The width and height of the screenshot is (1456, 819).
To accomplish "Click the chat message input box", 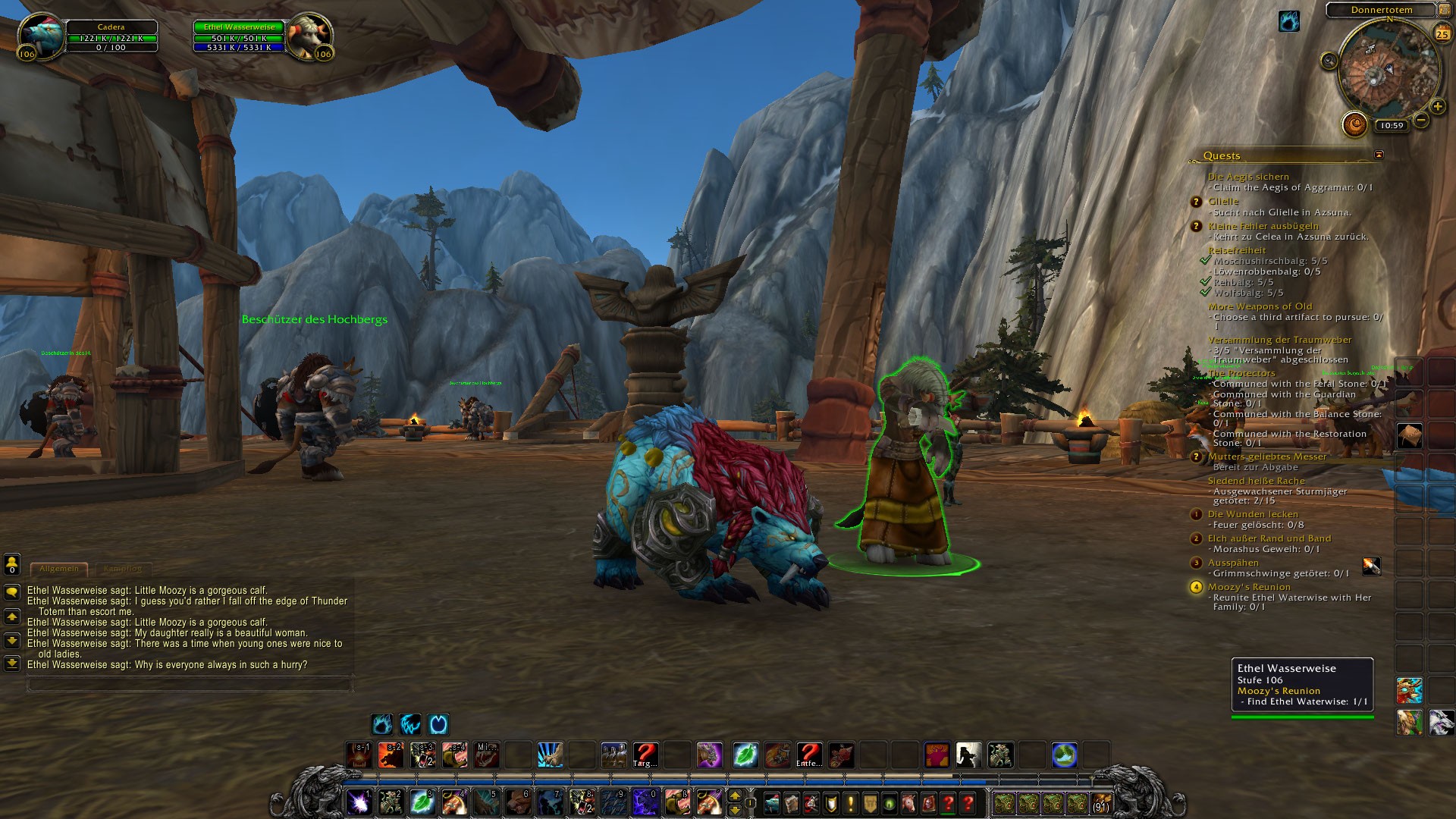I will point(190,685).
